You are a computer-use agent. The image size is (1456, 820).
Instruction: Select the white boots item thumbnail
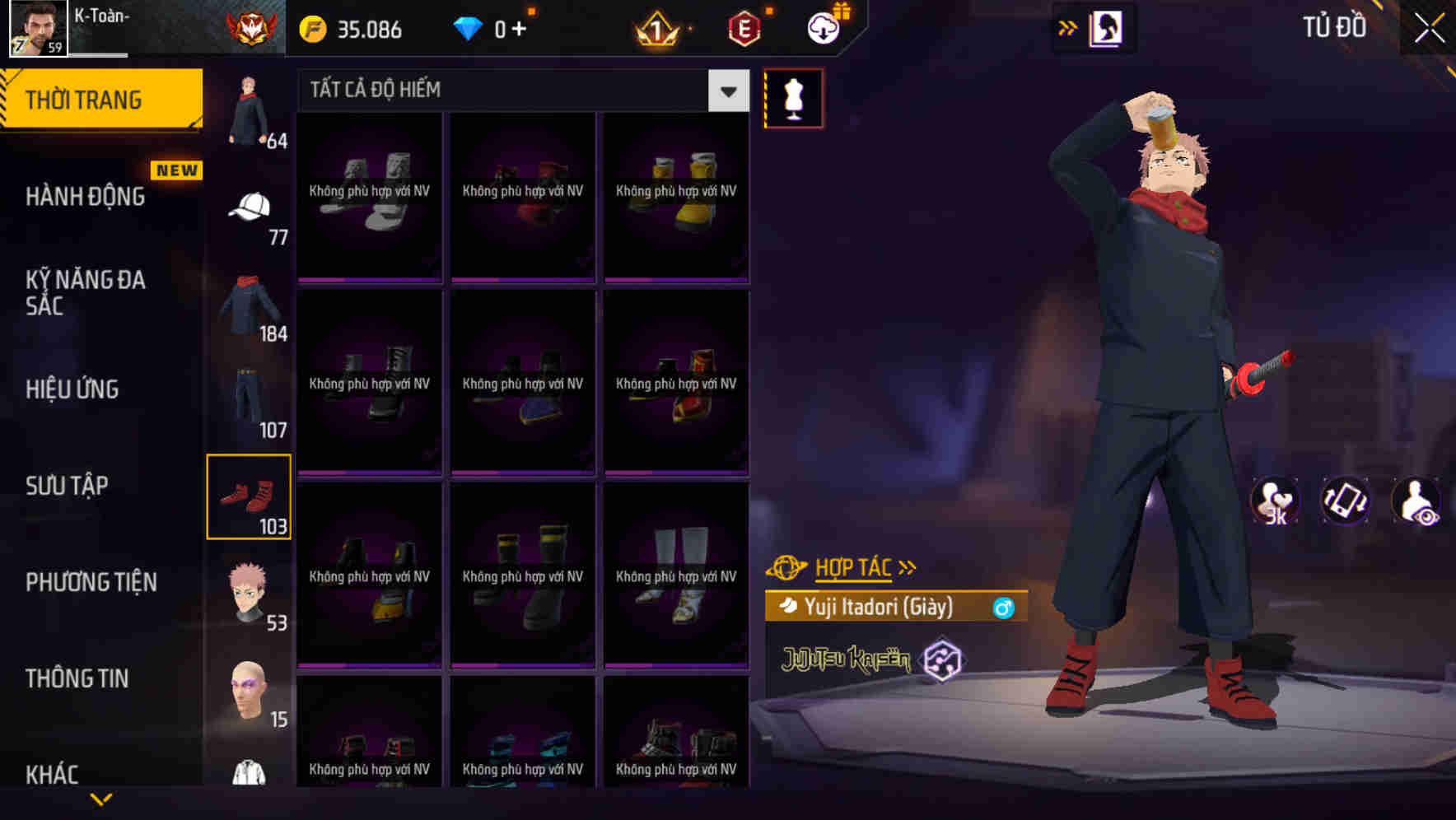(675, 576)
